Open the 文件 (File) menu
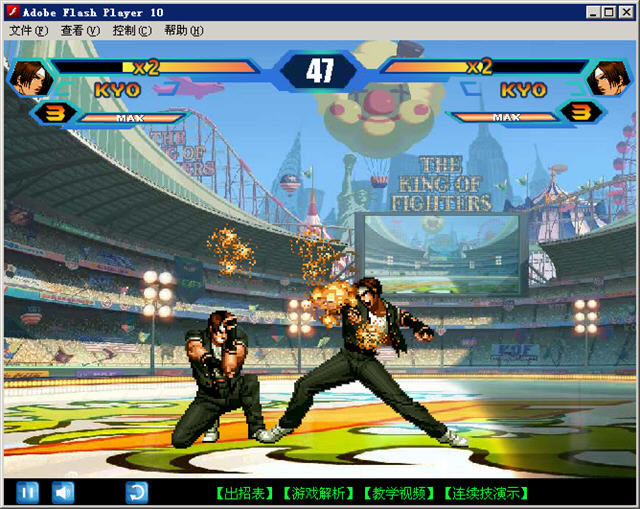 coord(28,30)
